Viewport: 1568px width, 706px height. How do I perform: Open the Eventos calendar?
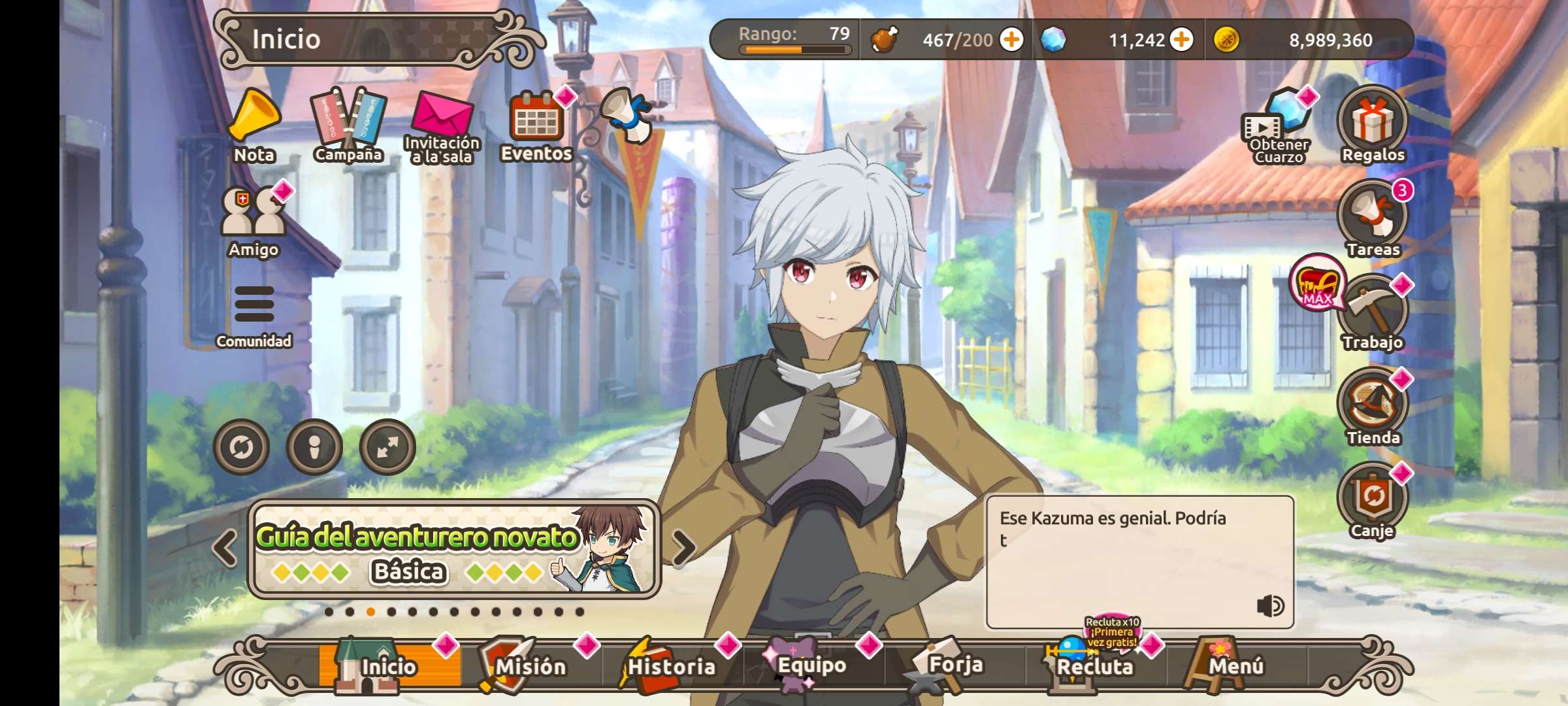(x=536, y=126)
